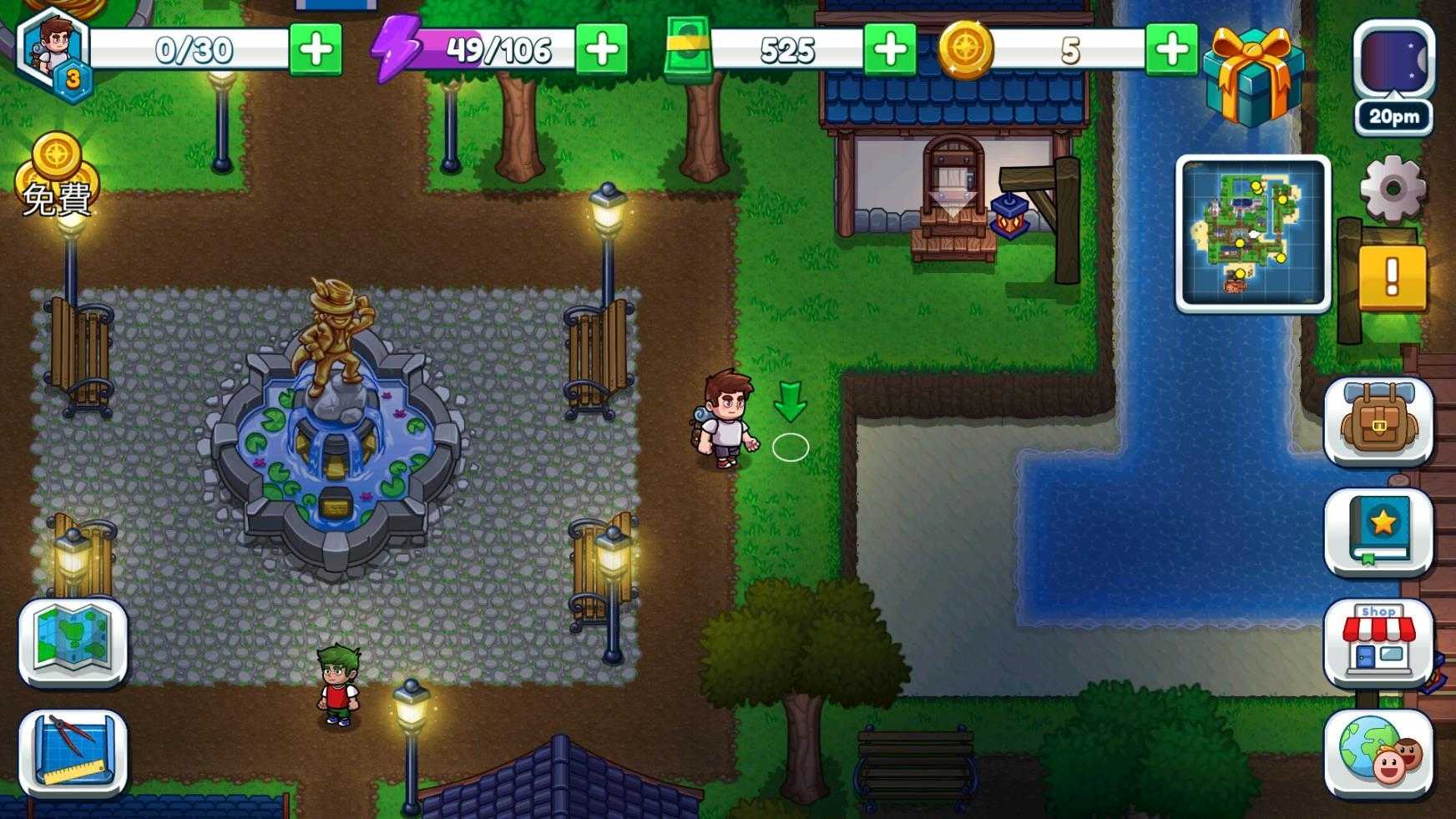
Task: Open the star journal book
Action: pos(1378,532)
